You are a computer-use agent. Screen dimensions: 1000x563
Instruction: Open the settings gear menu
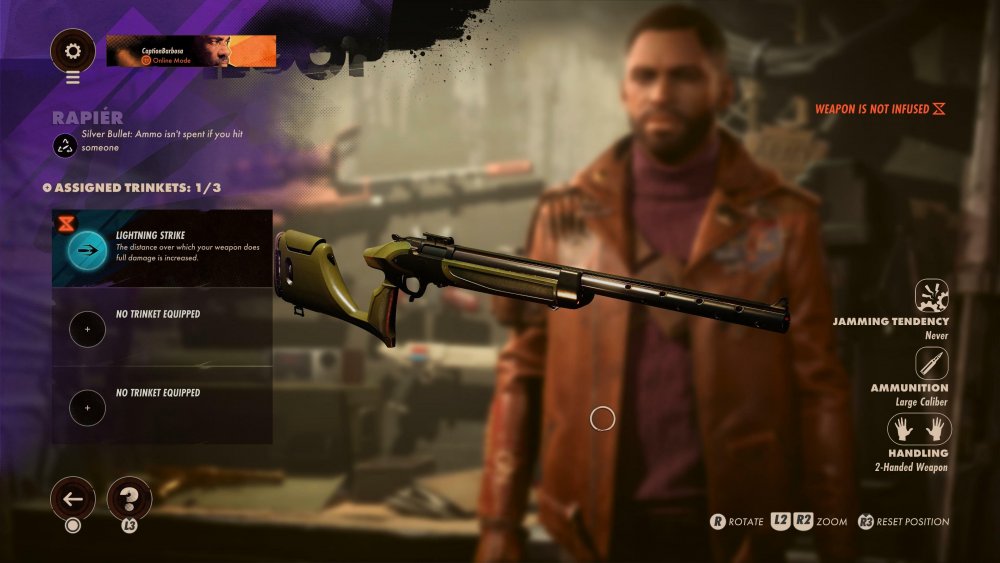click(73, 50)
